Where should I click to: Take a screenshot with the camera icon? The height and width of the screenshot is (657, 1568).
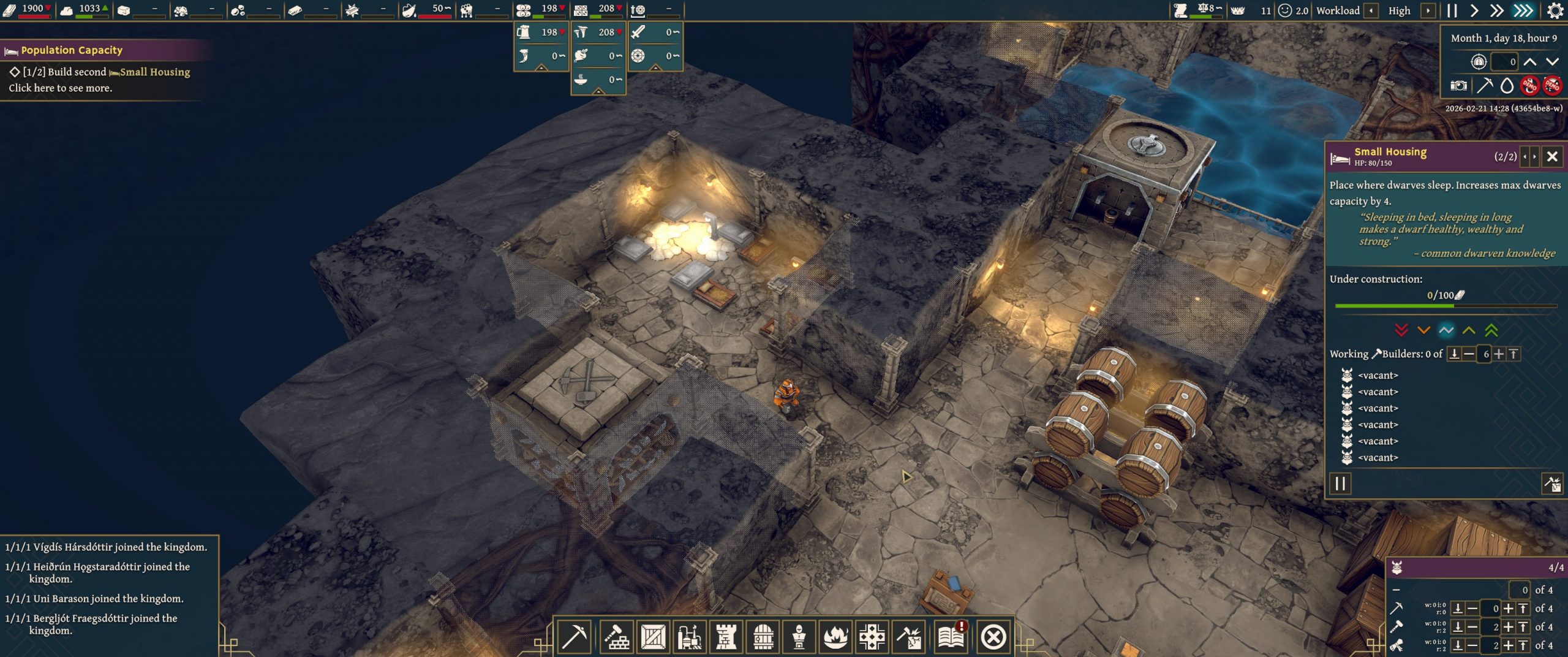(1458, 85)
